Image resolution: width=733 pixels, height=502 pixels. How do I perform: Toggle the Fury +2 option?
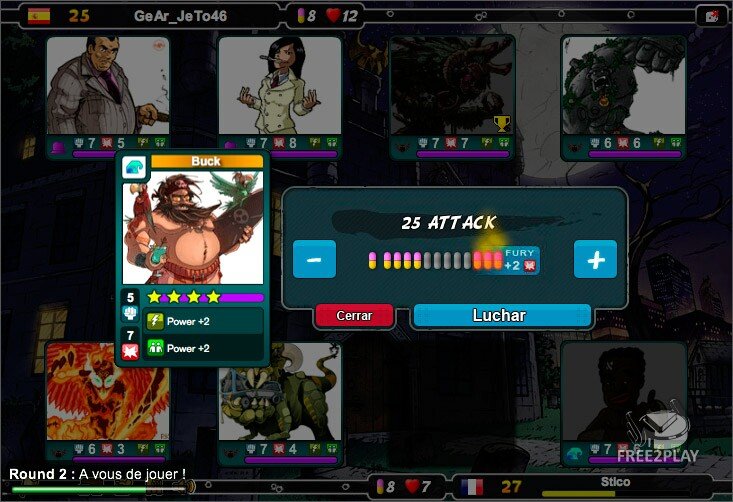click(x=521, y=260)
